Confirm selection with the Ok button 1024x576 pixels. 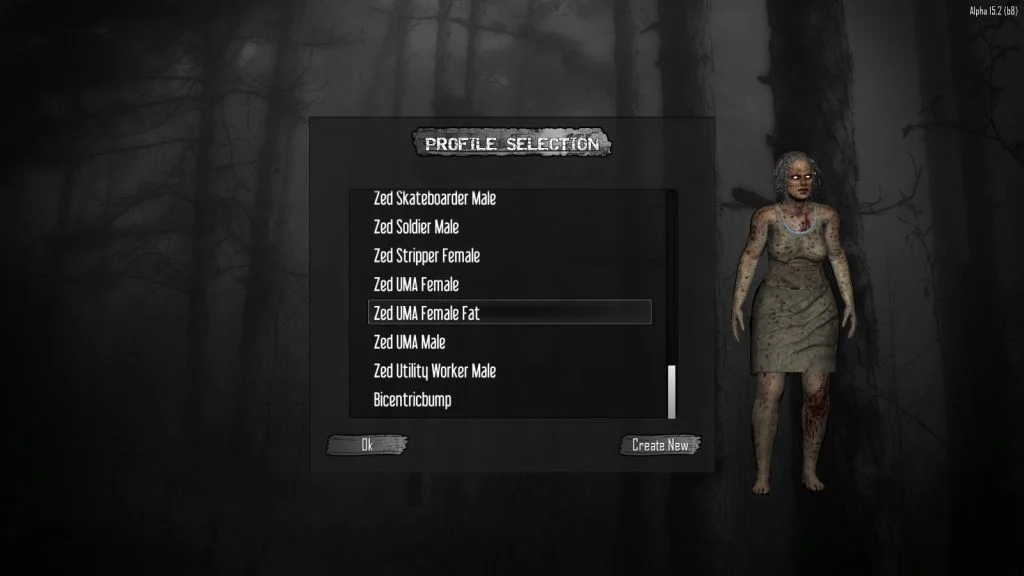[x=367, y=445]
